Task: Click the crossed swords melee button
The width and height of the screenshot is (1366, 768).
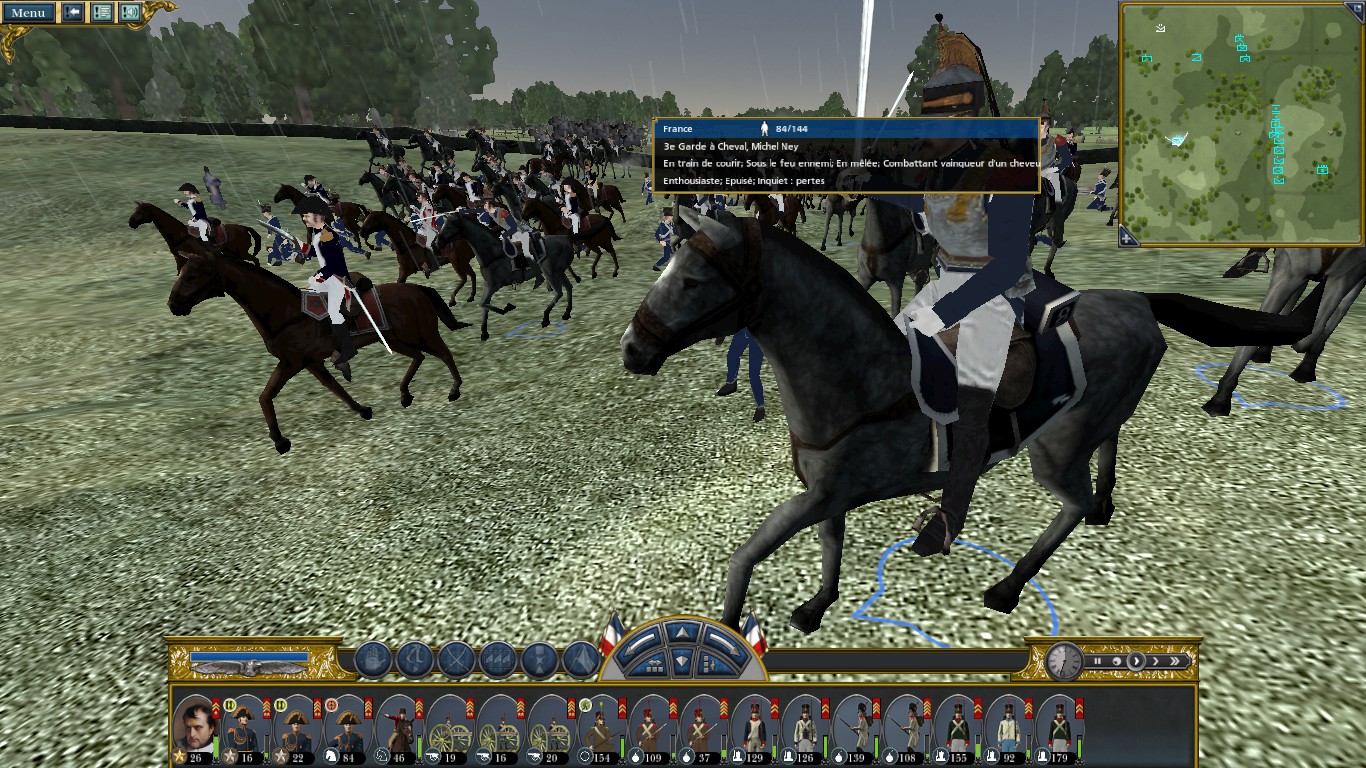Action: [x=456, y=660]
